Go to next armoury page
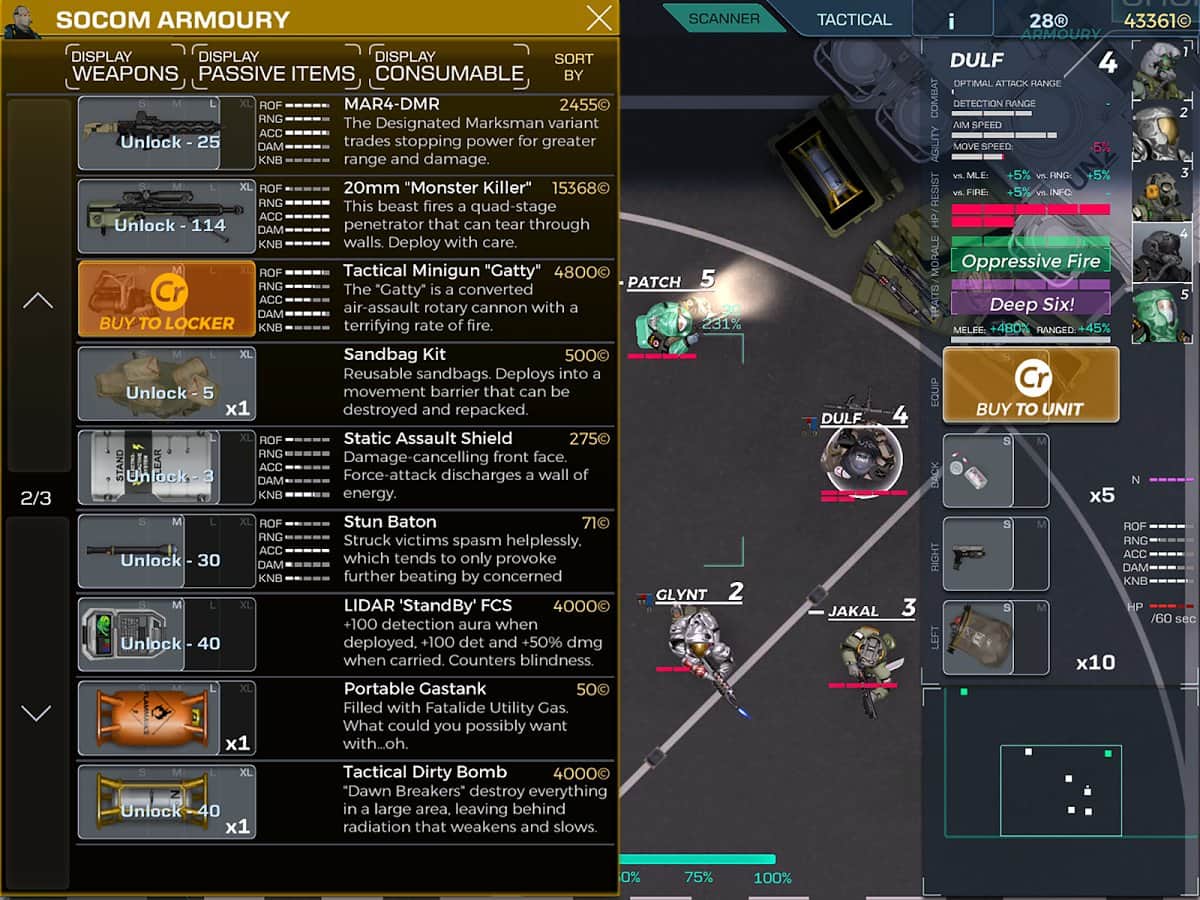Image resolution: width=1200 pixels, height=900 pixels. [37, 713]
